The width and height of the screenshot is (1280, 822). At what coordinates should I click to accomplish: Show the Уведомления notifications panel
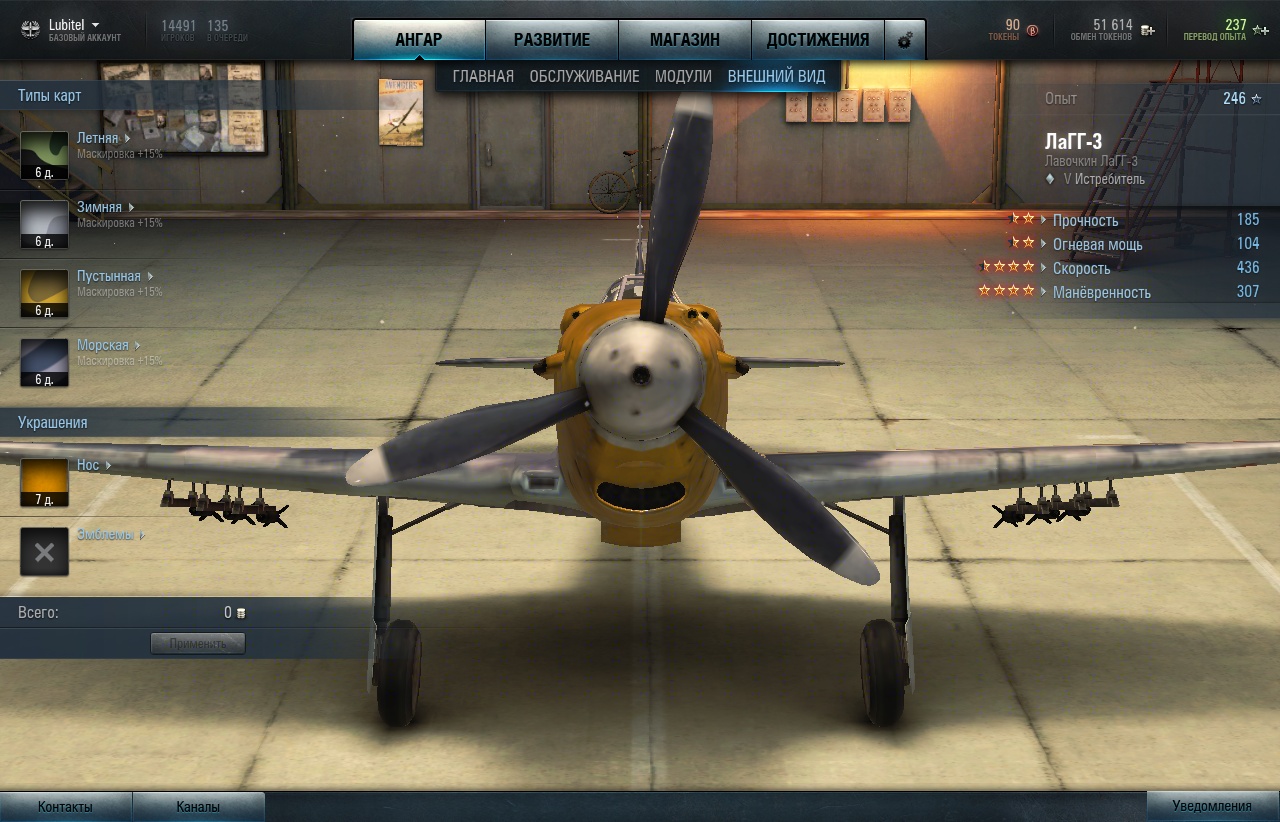click(x=1212, y=807)
